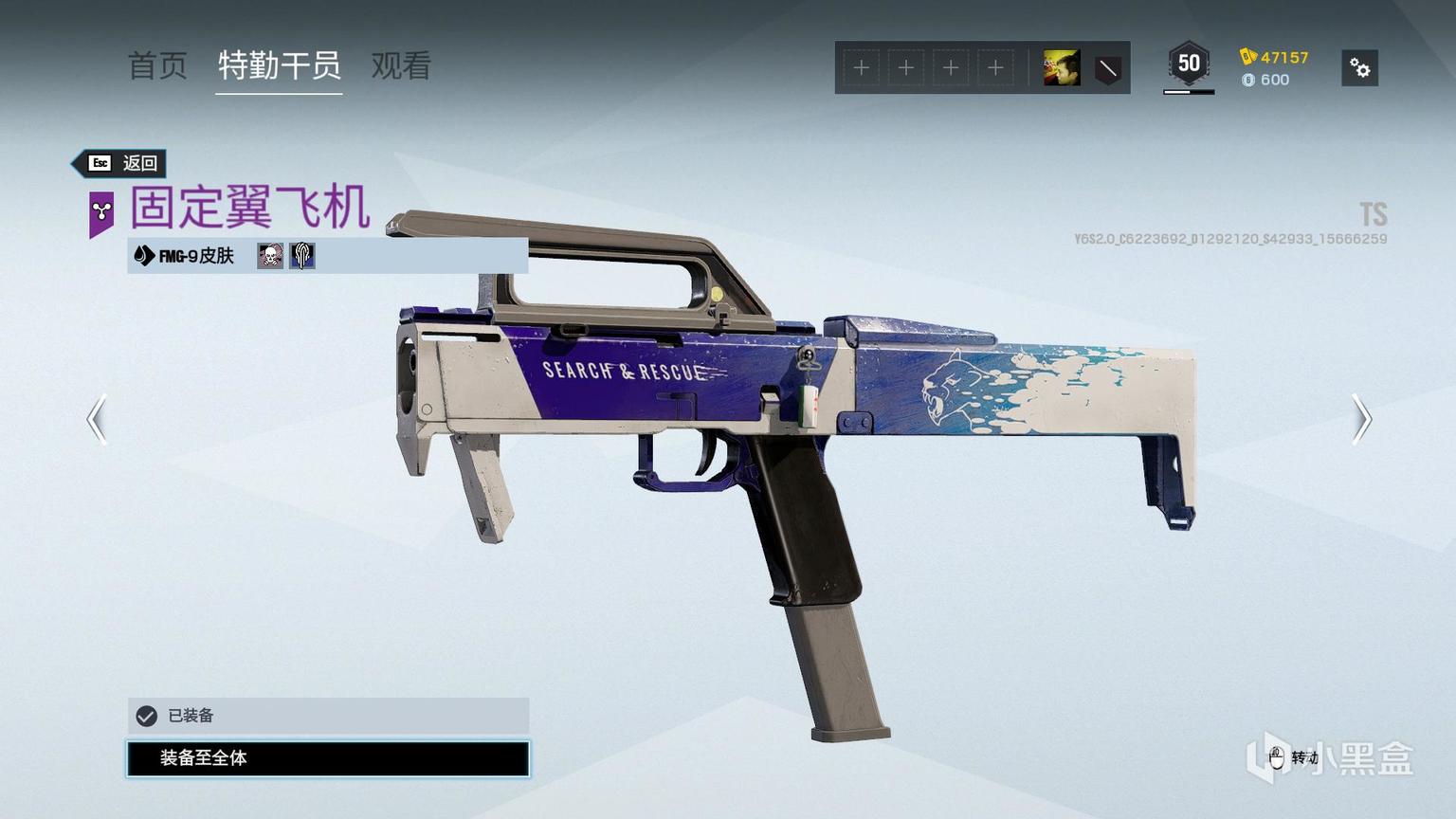
Task: Open the 特勤干员 operators tab
Action: pos(279,65)
